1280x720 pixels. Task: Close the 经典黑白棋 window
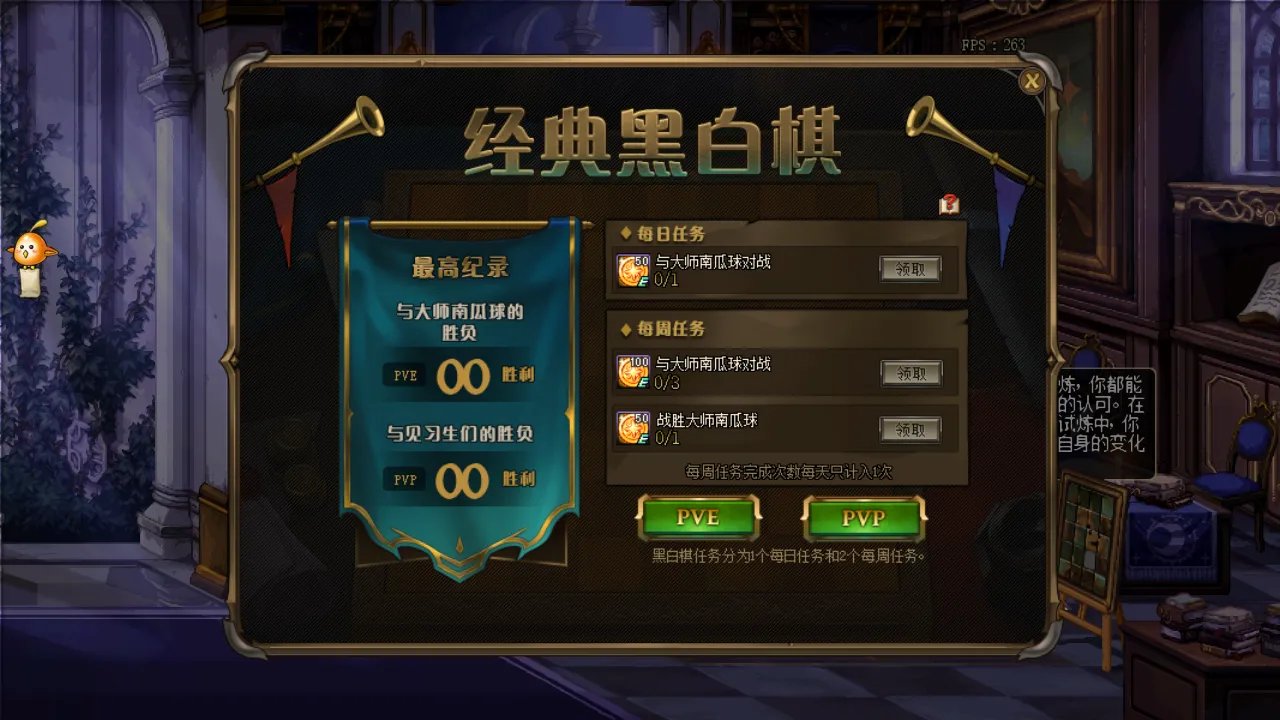click(1031, 83)
